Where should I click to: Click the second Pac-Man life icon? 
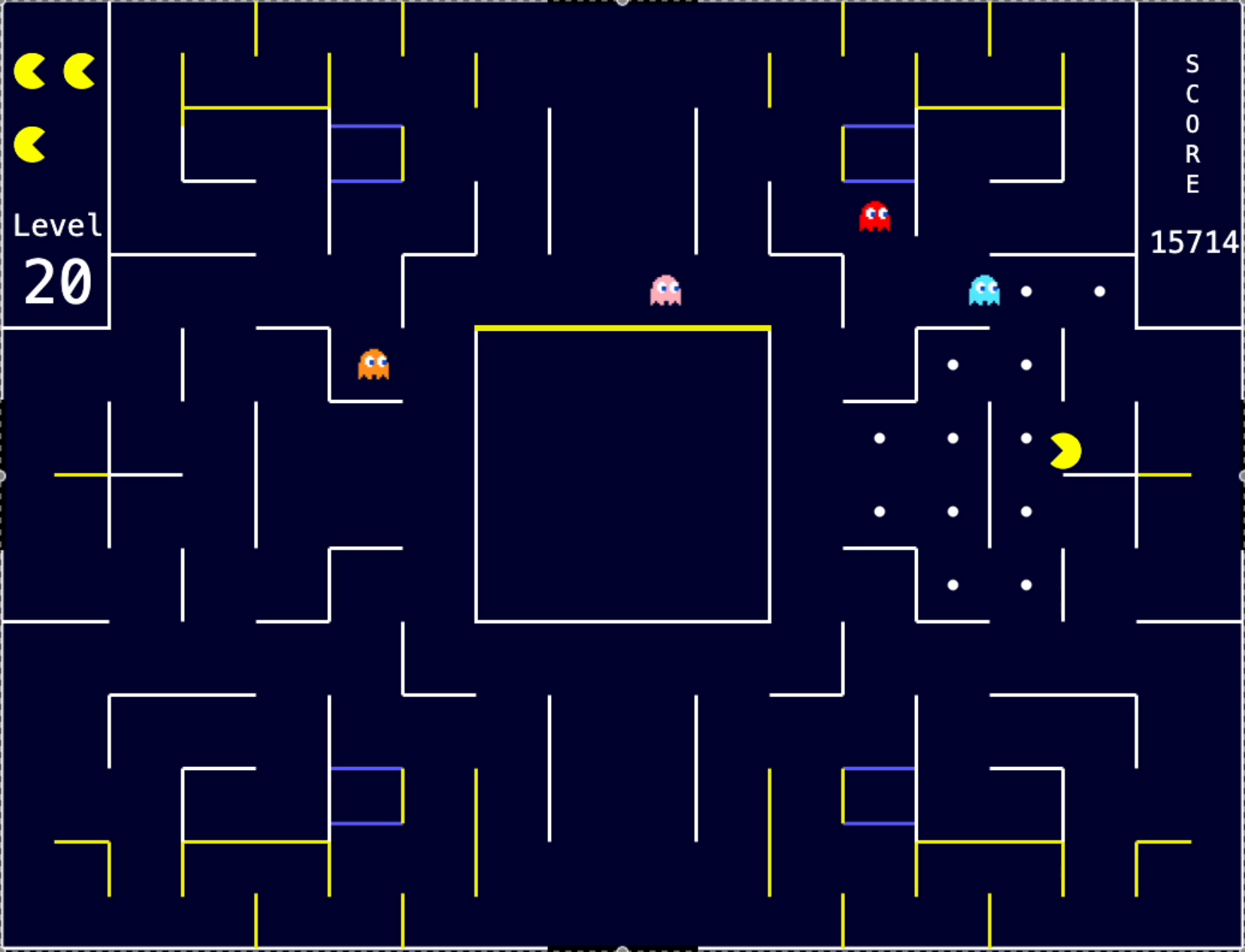(77, 71)
